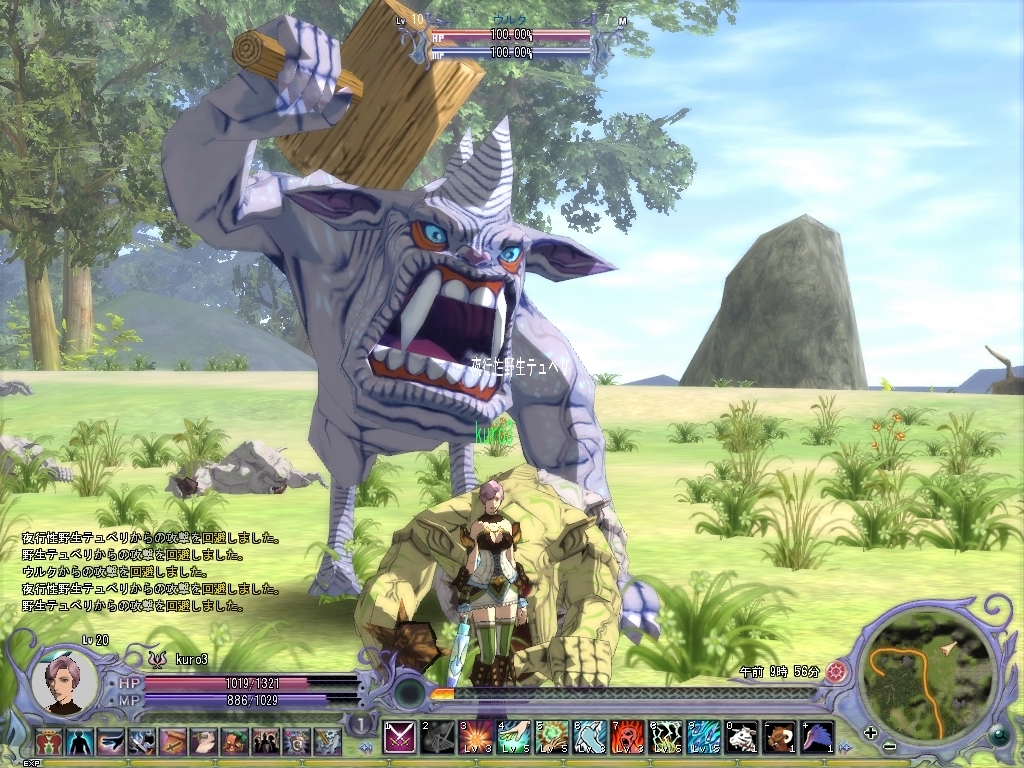Viewport: 1024px width, 768px height.
Task: Open the glowing blue silhouette menu icon
Action: 80,741
